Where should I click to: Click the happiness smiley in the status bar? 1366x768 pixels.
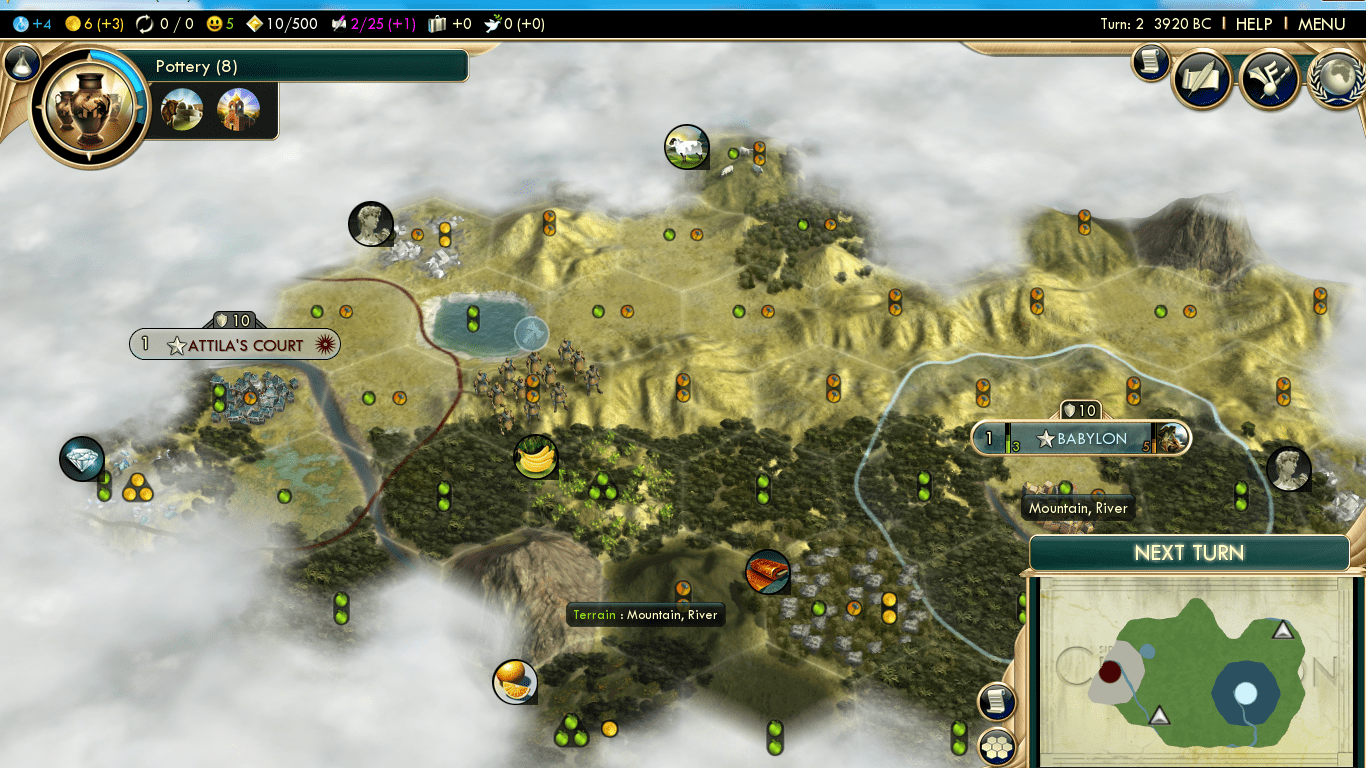coord(213,22)
